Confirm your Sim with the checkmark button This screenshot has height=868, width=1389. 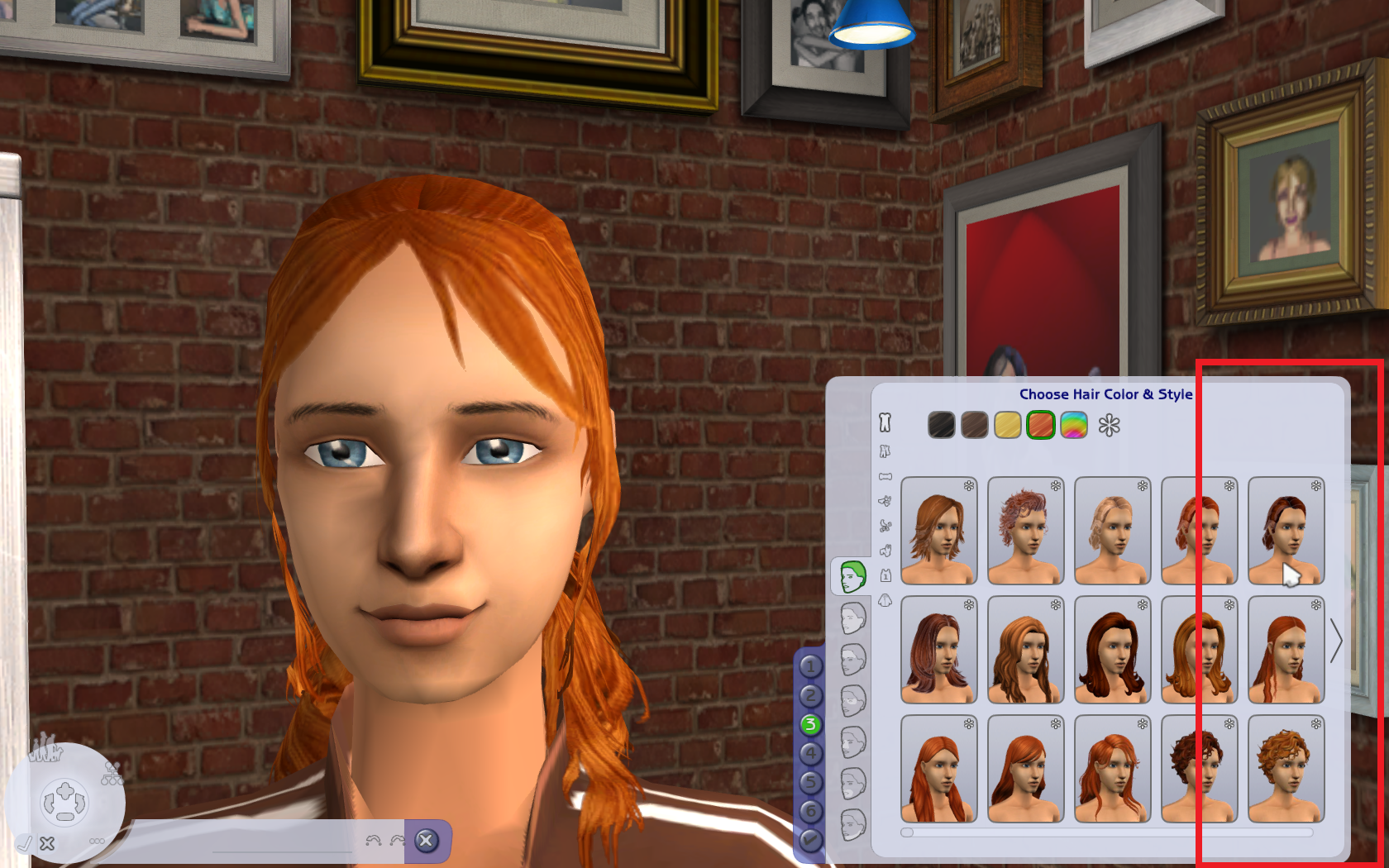click(x=25, y=843)
